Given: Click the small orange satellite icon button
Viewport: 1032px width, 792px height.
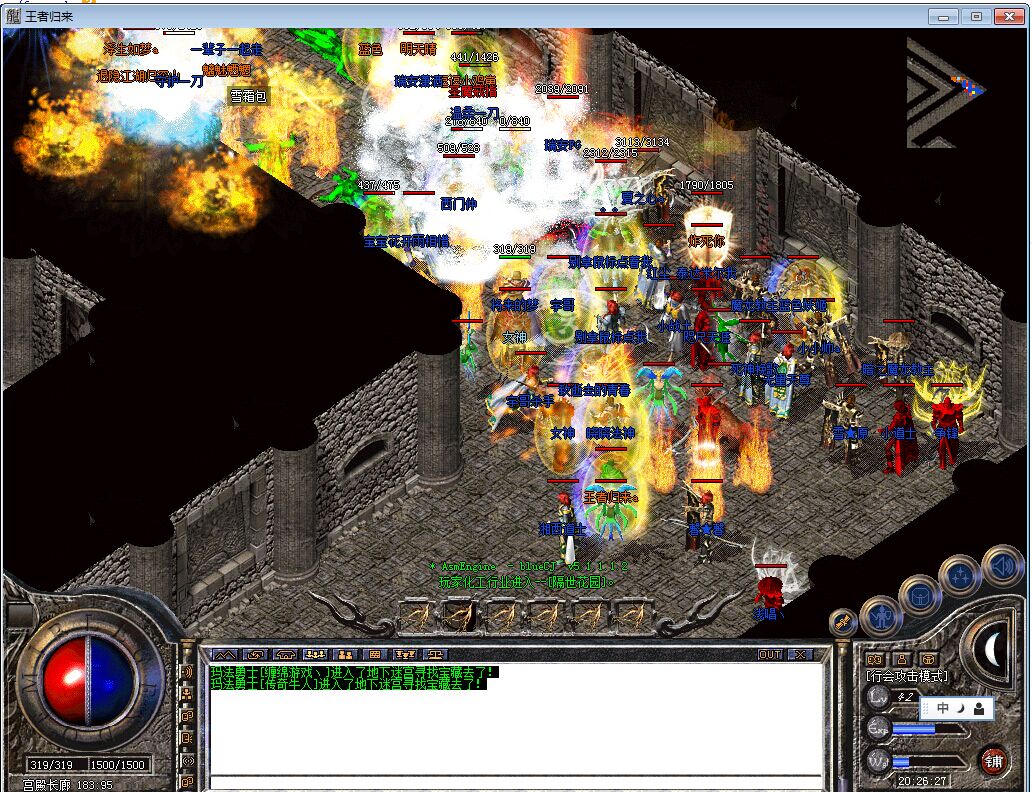Looking at the screenshot, I should 843,622.
